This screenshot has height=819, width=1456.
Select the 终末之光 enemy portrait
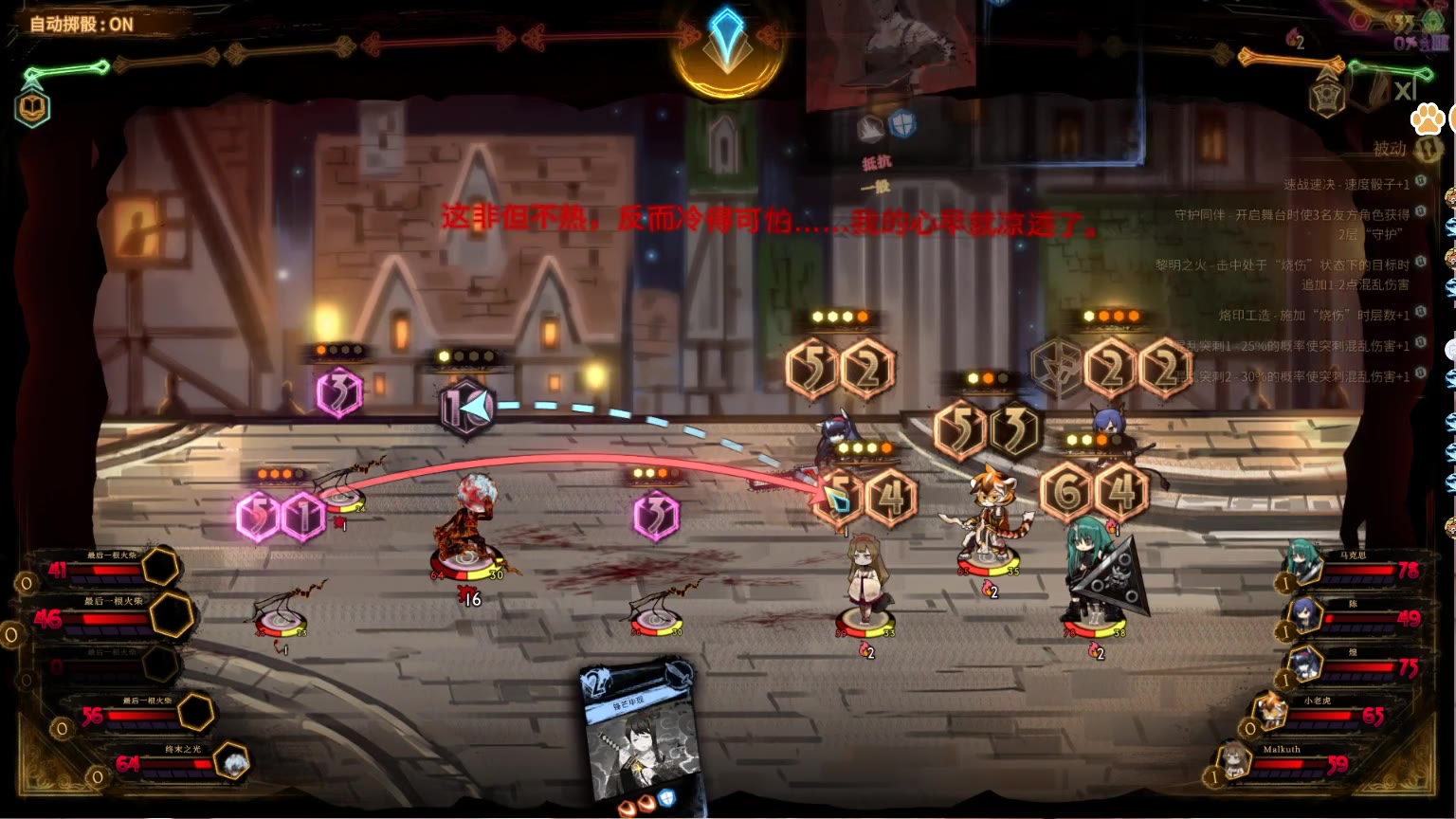[x=231, y=761]
